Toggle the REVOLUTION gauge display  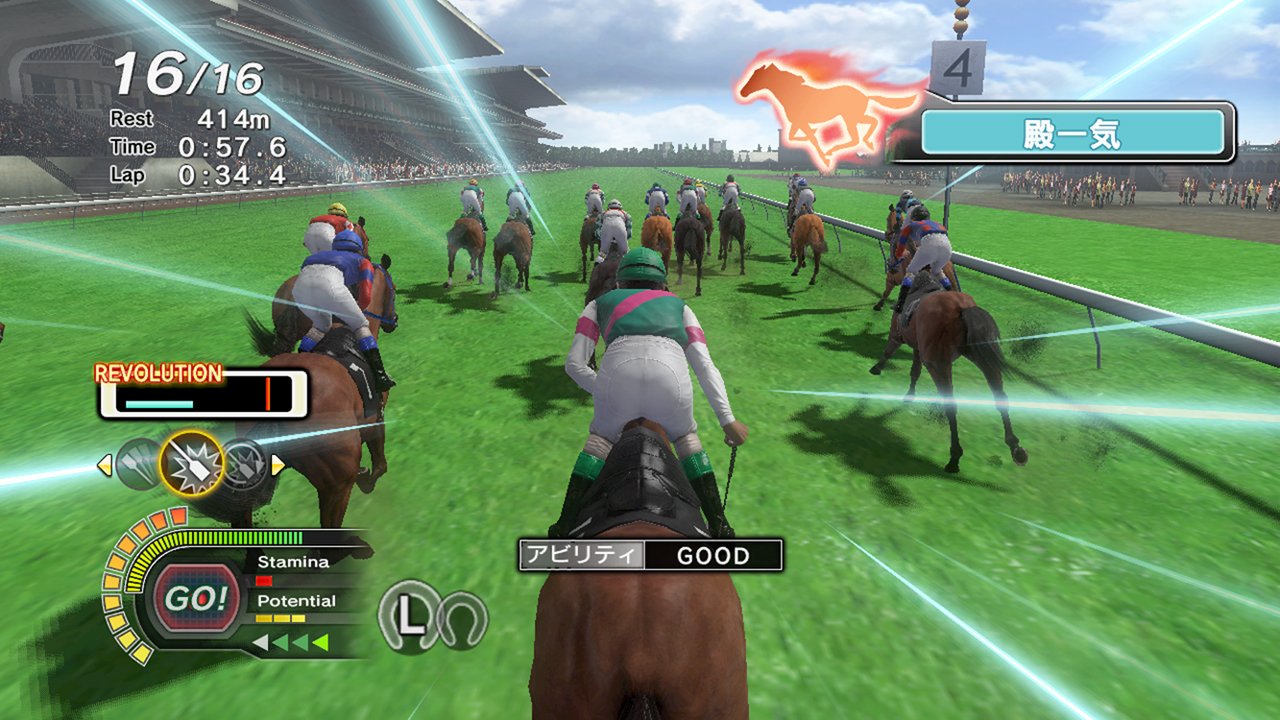coord(157,373)
